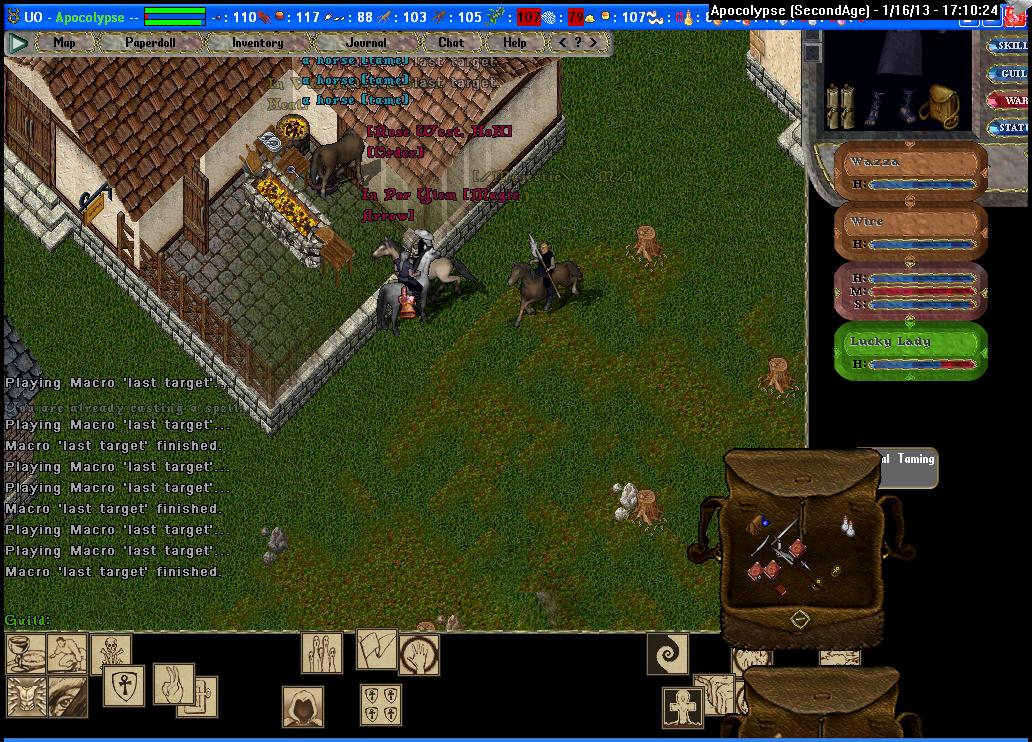
Task: Open the Chat menu
Action: coord(451,43)
